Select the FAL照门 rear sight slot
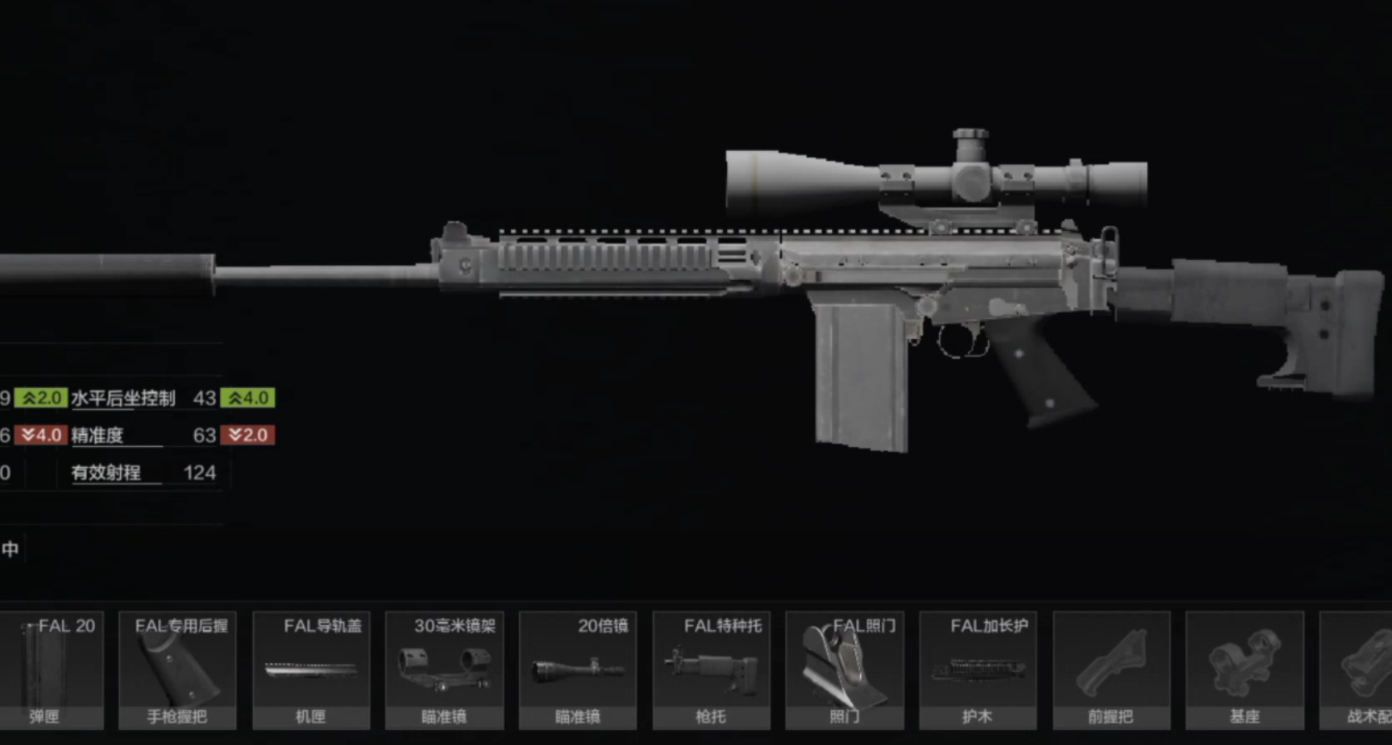The image size is (1392, 745). tap(844, 670)
